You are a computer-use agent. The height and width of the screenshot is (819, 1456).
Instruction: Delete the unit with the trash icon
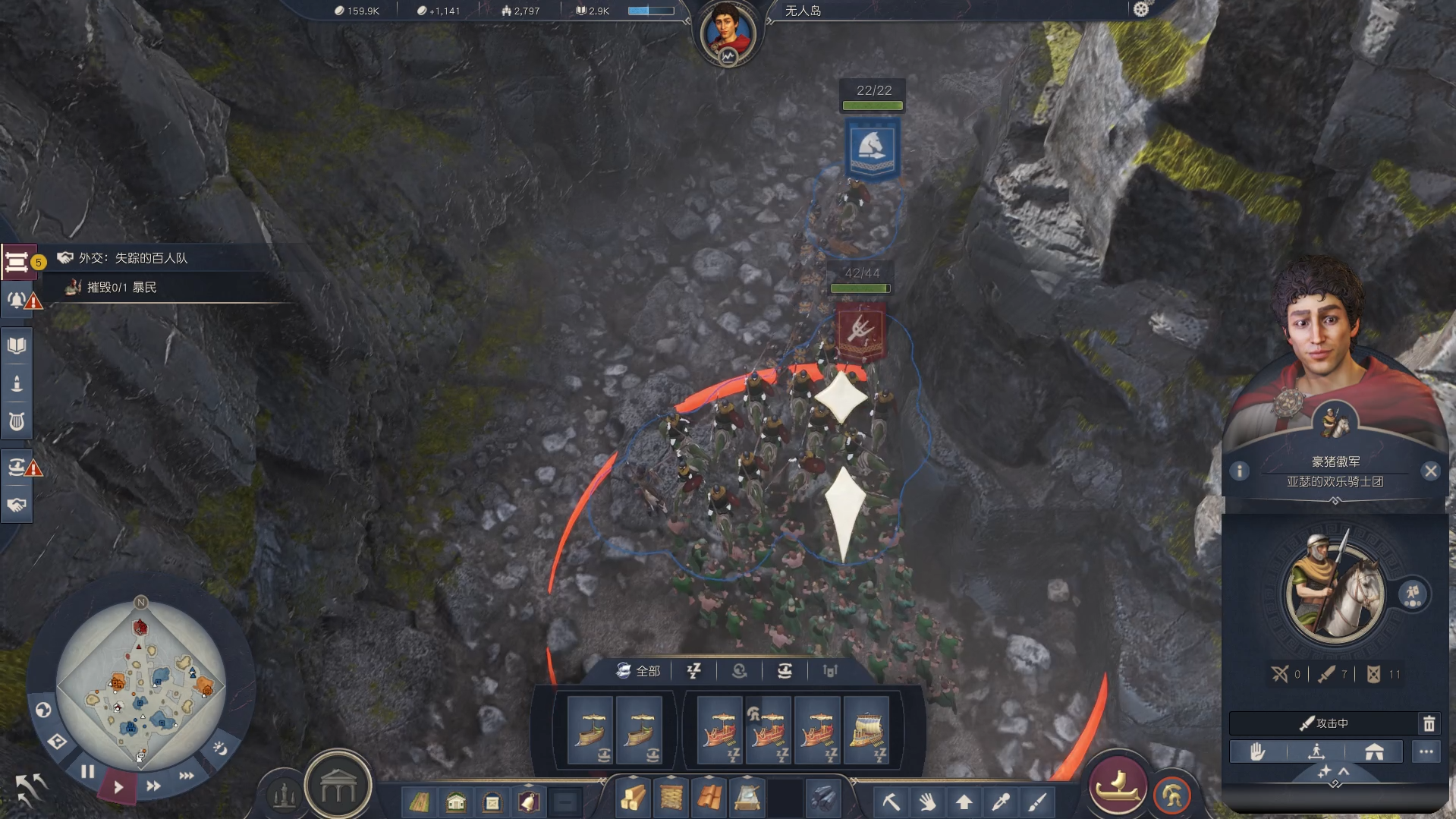(x=1429, y=723)
